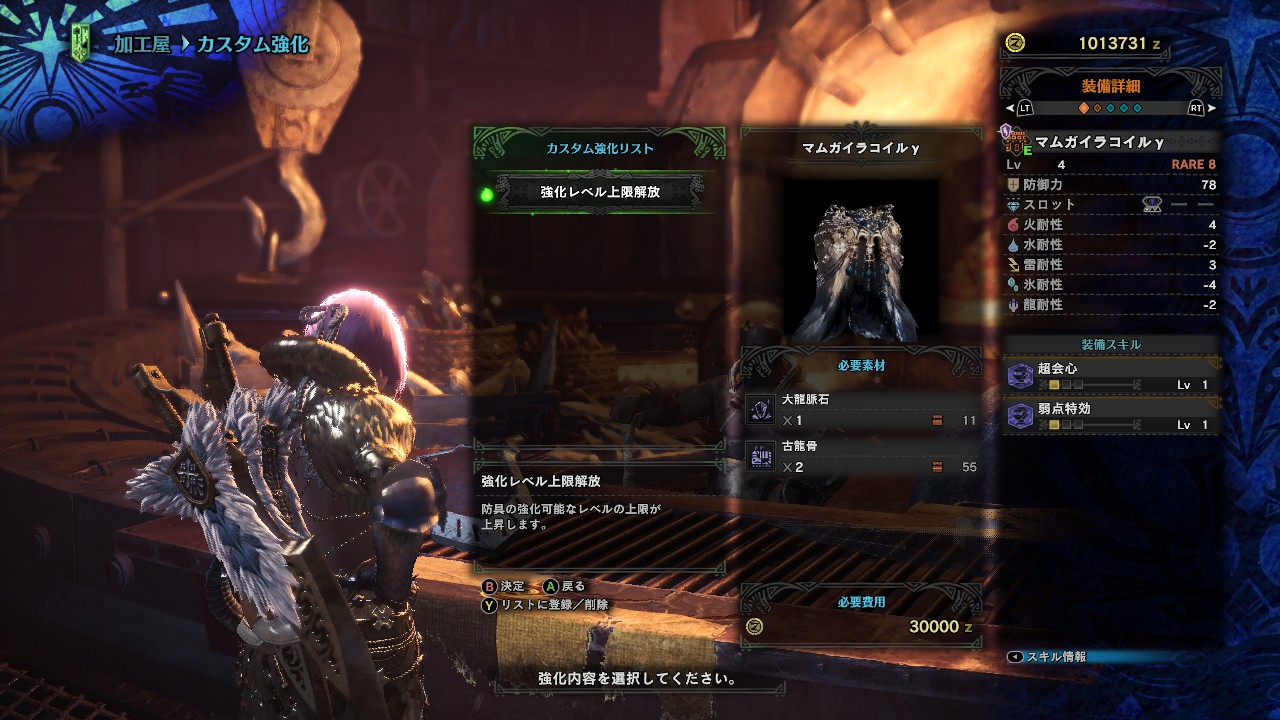
Task: Go to the previous equipment details page arrow
Action: pyautogui.click(x=1010, y=108)
